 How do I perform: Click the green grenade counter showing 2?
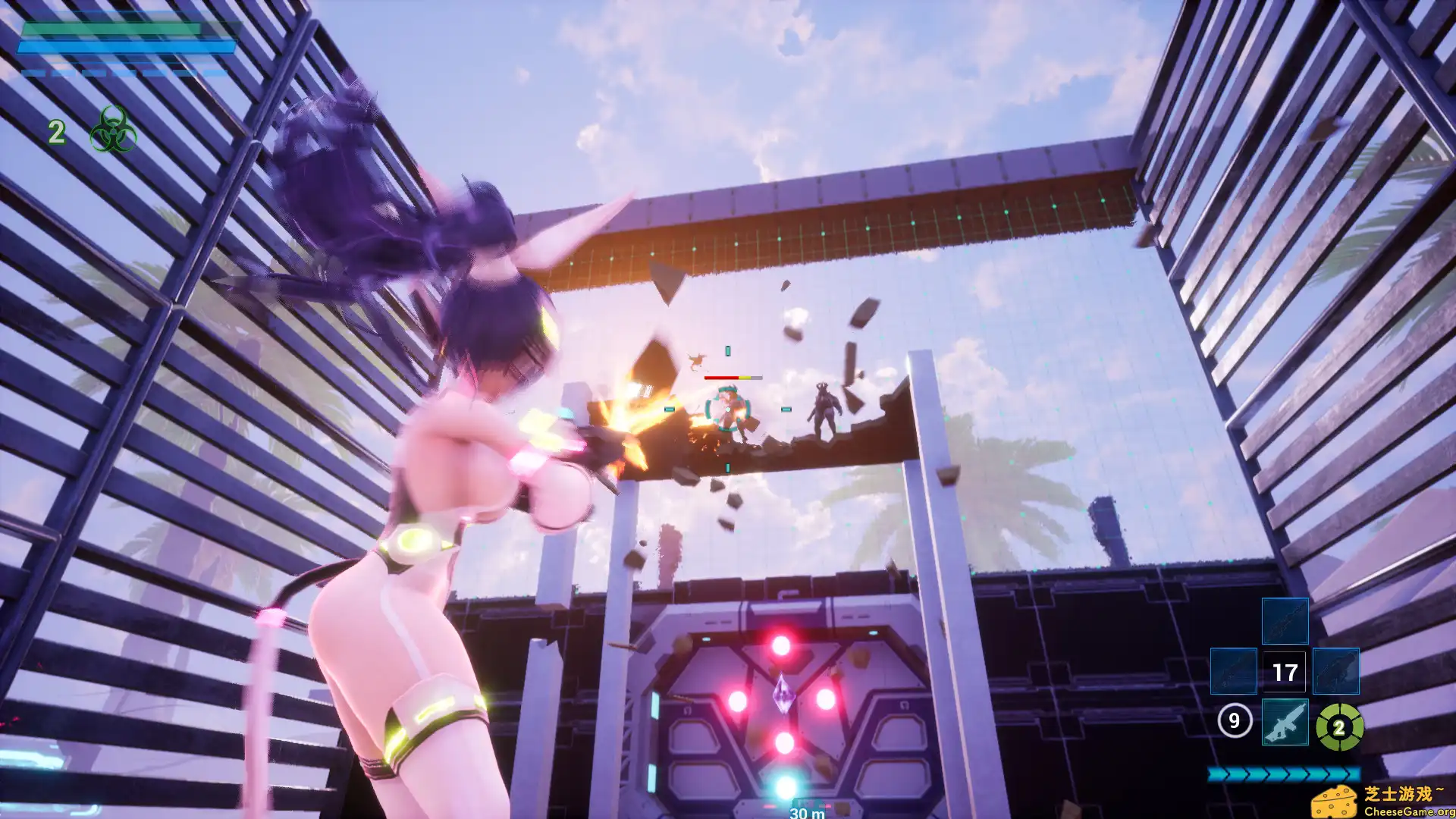coord(1339,729)
